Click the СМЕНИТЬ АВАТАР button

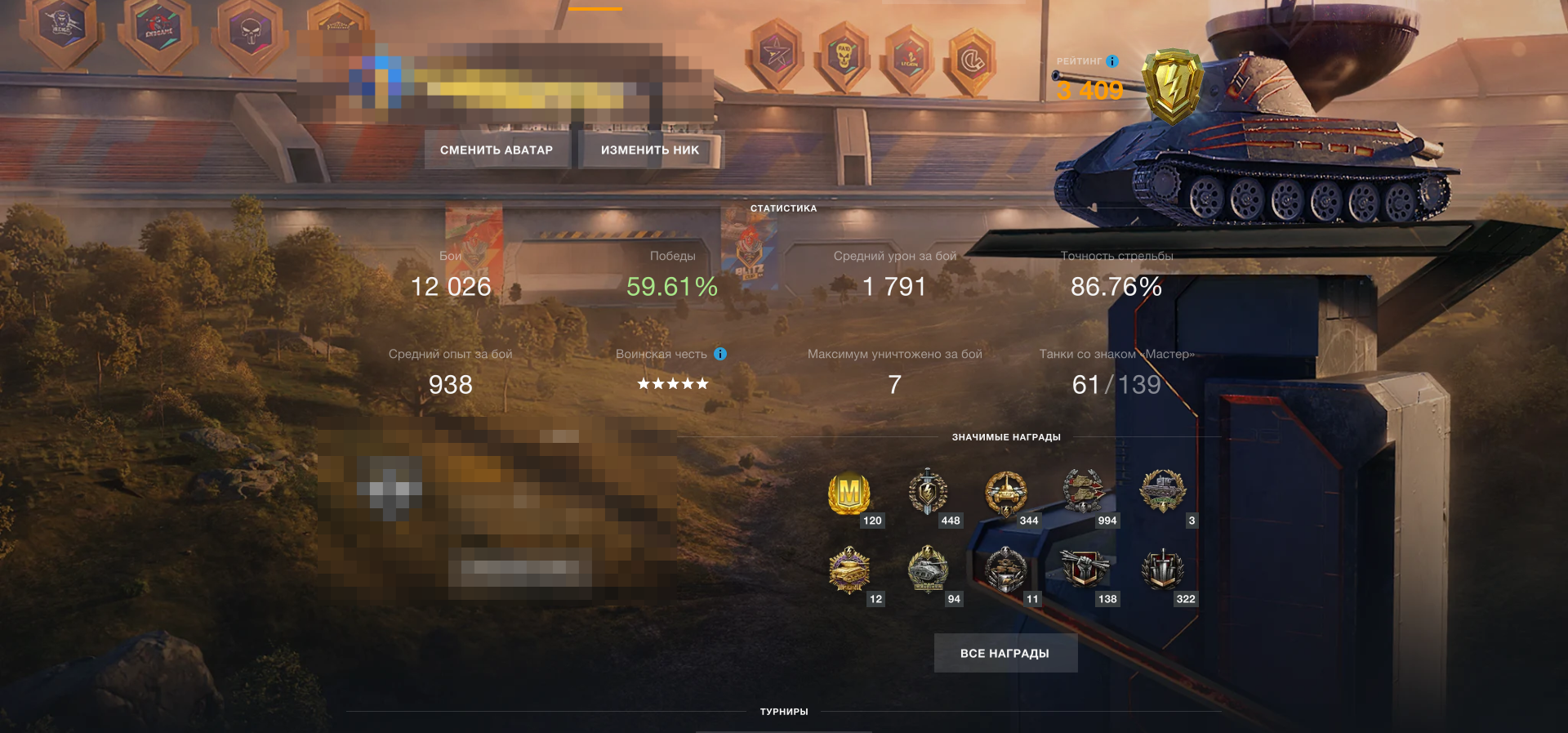497,150
